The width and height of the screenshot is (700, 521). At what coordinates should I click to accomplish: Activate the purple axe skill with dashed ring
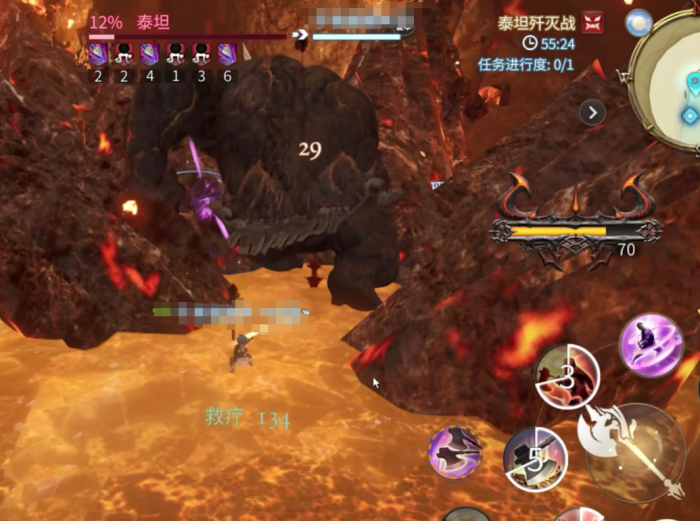click(x=455, y=451)
